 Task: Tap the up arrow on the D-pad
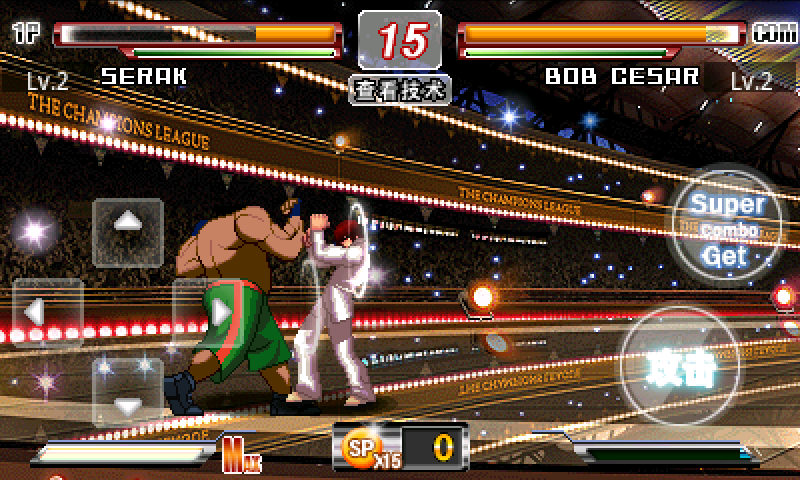127,231
